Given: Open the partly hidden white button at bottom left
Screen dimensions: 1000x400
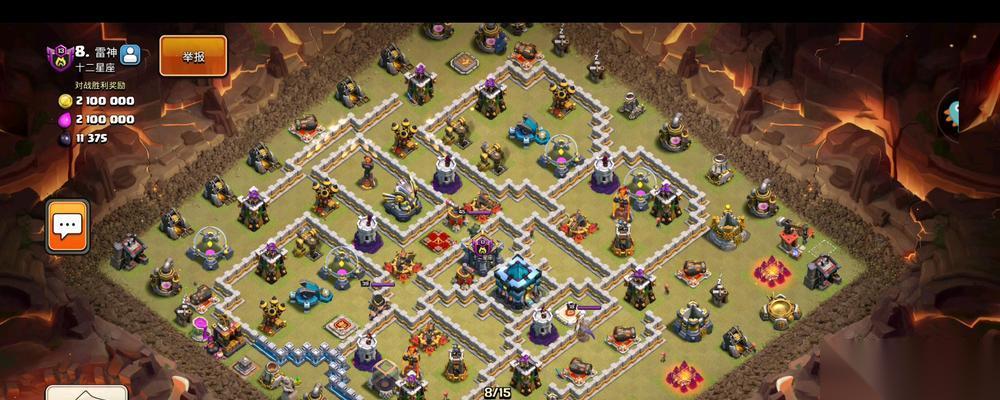Looking at the screenshot, I should (88, 392).
